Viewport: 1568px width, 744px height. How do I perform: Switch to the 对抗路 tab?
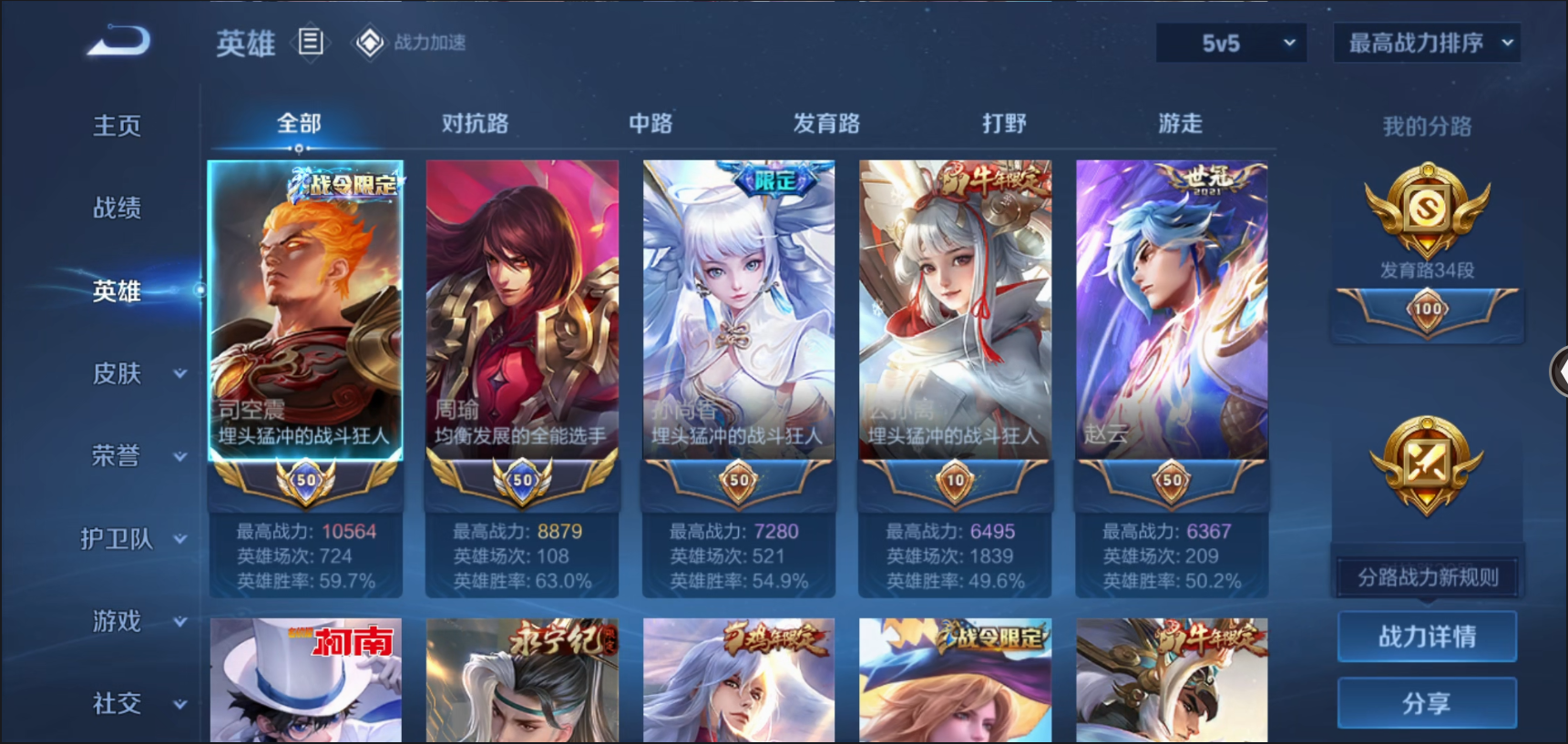(x=475, y=123)
